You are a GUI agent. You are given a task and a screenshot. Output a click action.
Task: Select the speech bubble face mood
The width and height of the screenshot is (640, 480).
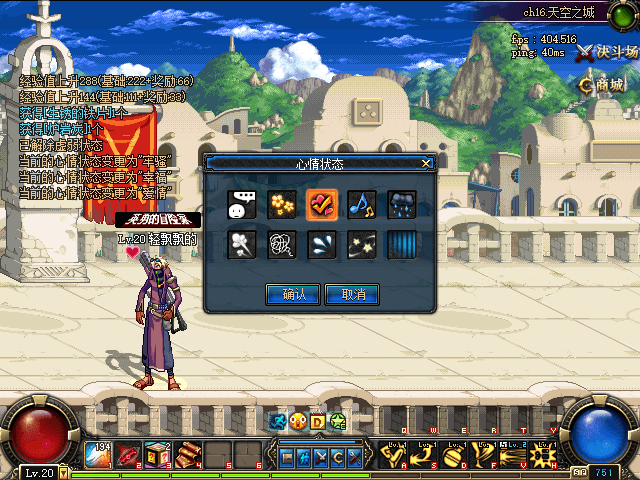[x=241, y=205]
